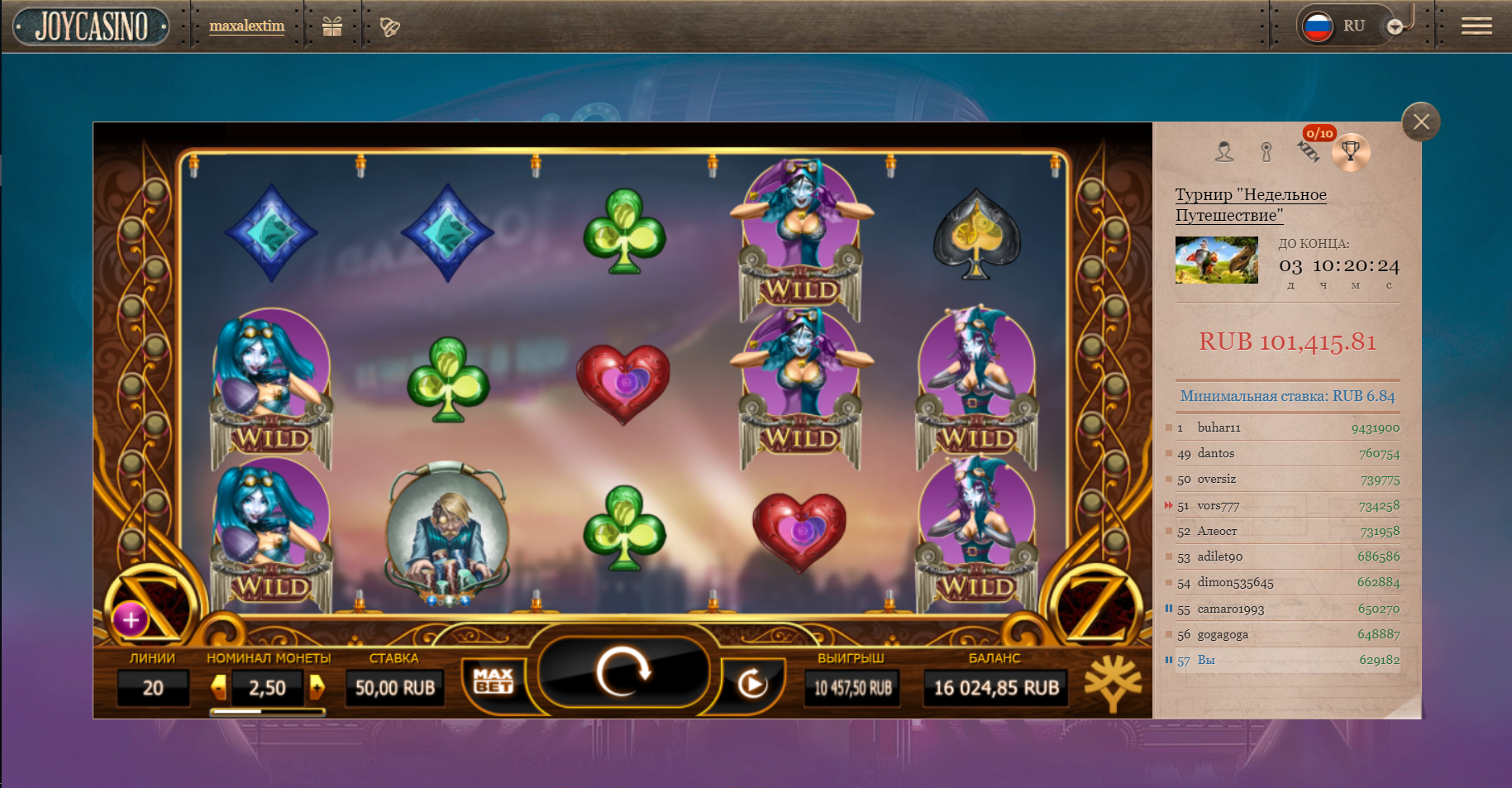Go to the JOYCASINO home logo
This screenshot has height=788, width=1512.
click(x=92, y=26)
